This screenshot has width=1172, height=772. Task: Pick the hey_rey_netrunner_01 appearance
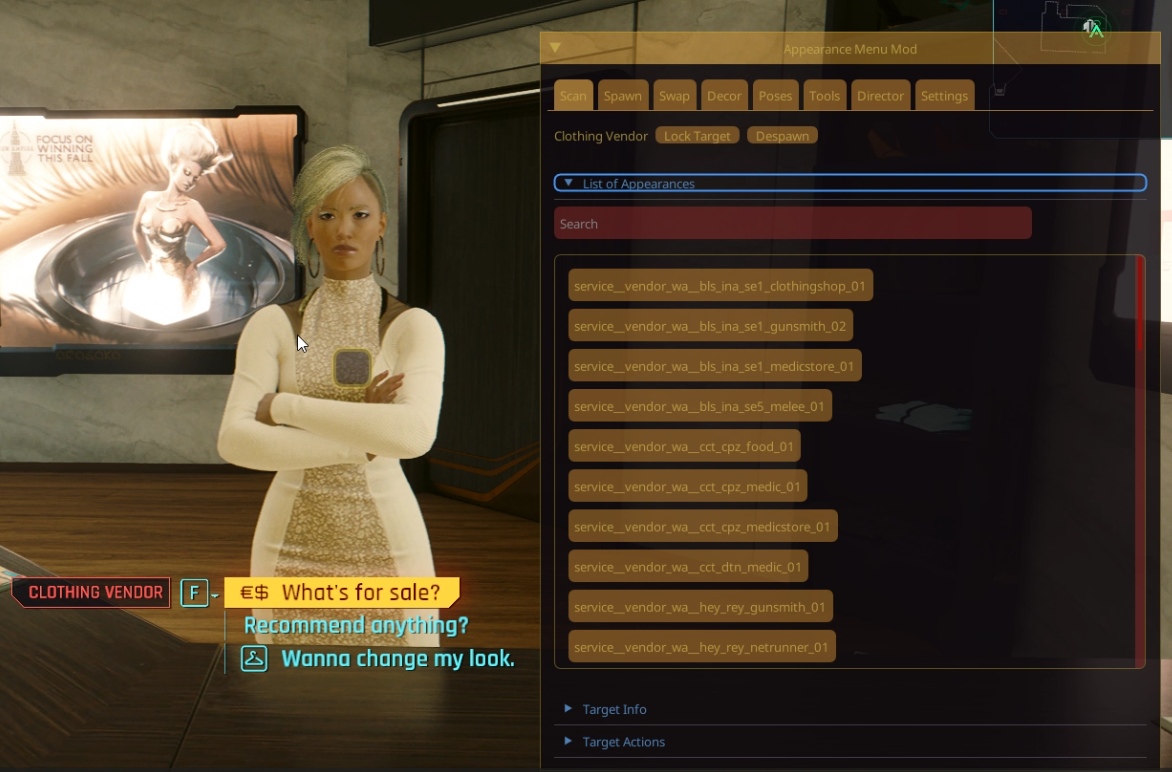701,647
